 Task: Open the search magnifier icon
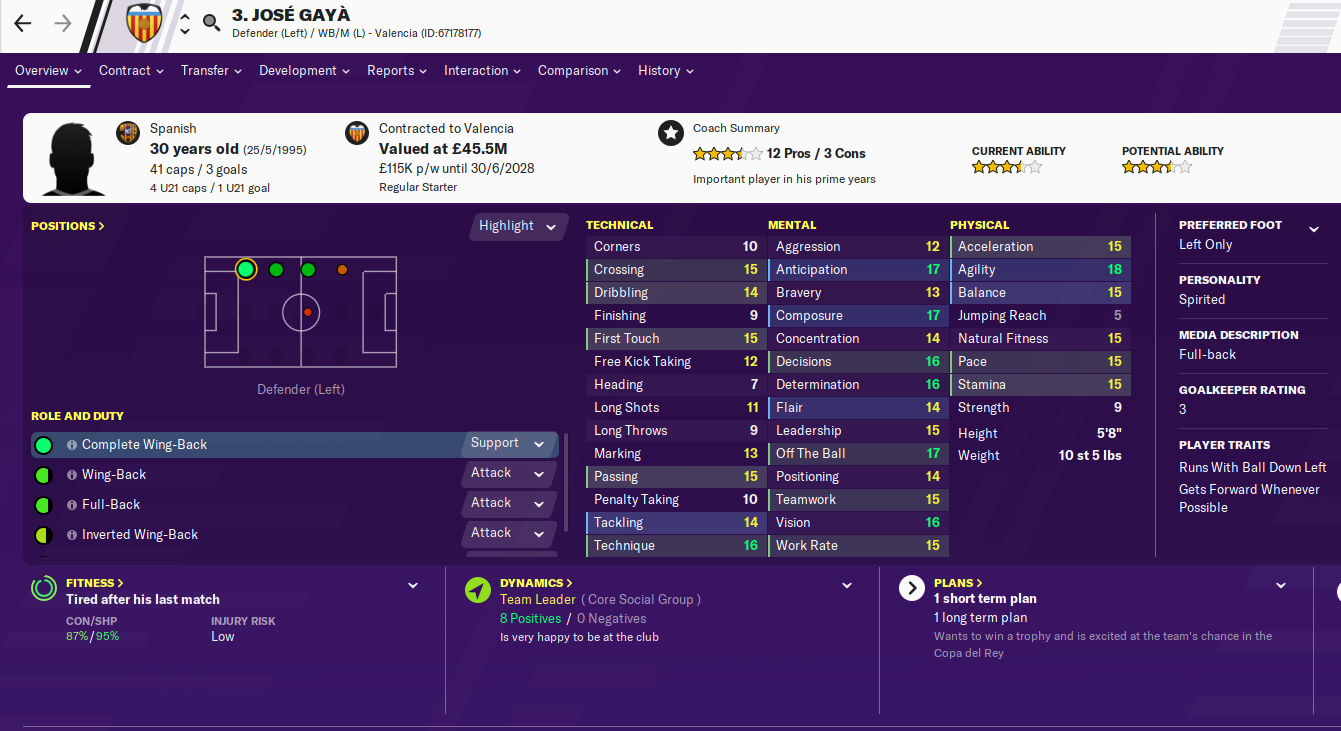point(212,24)
